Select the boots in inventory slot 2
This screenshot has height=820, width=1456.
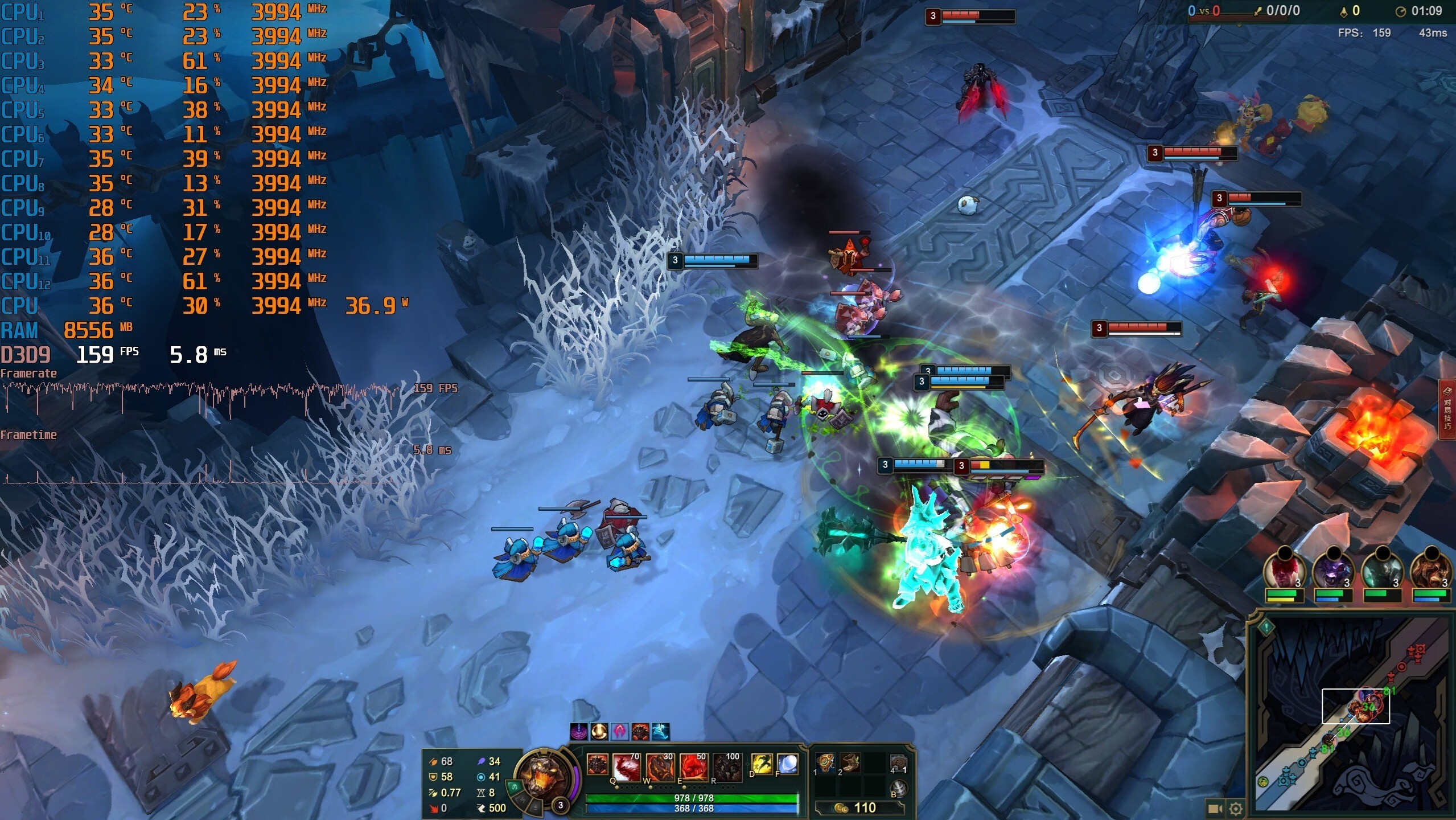pyautogui.click(x=850, y=762)
